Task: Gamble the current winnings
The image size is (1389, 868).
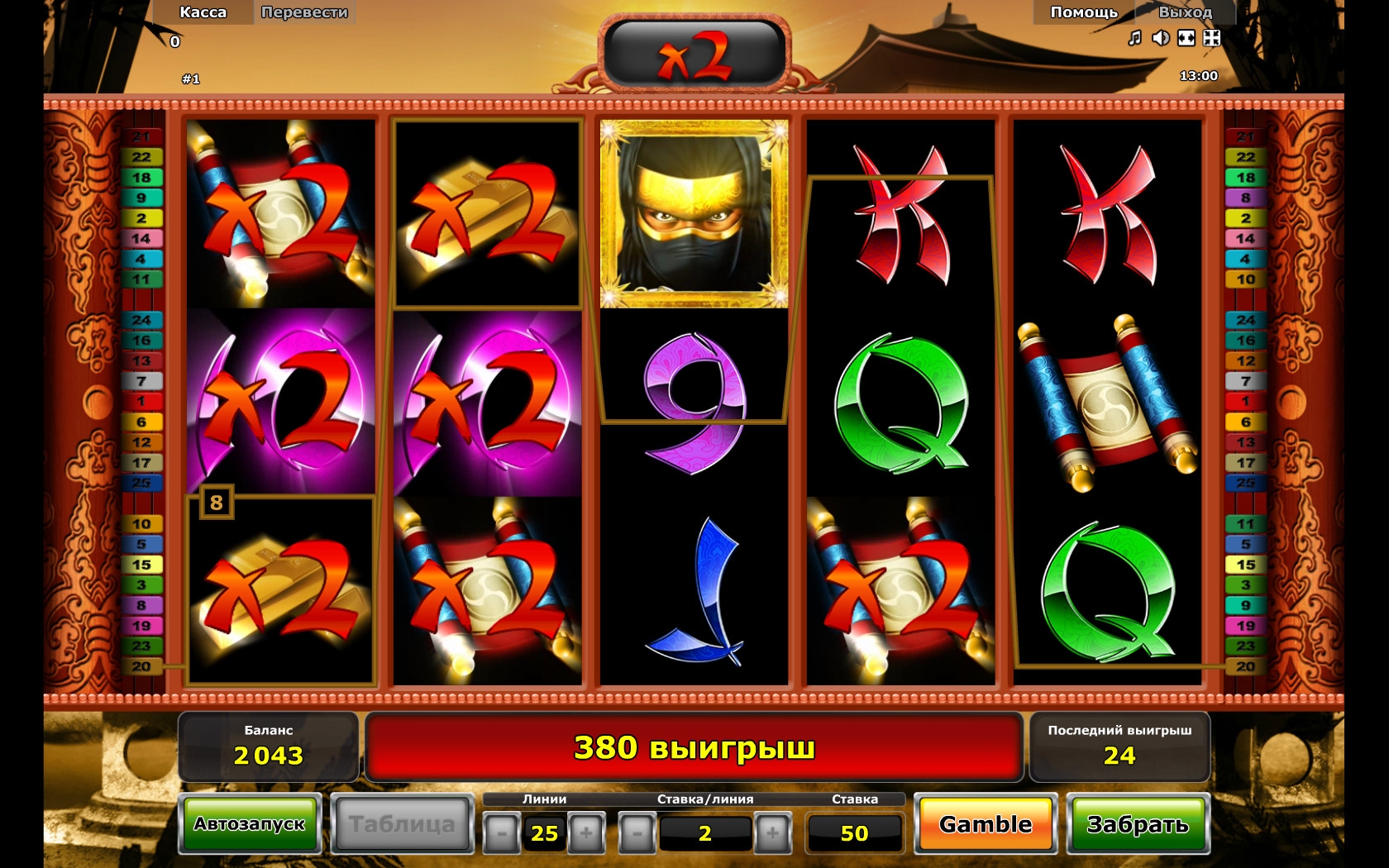Action: click(986, 824)
